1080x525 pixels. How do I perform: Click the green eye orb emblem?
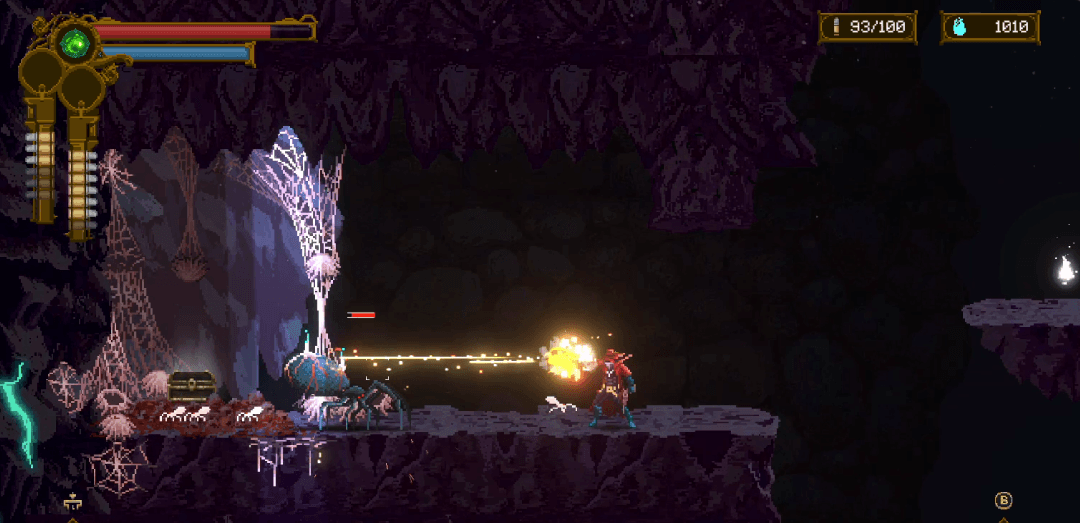tap(74, 43)
